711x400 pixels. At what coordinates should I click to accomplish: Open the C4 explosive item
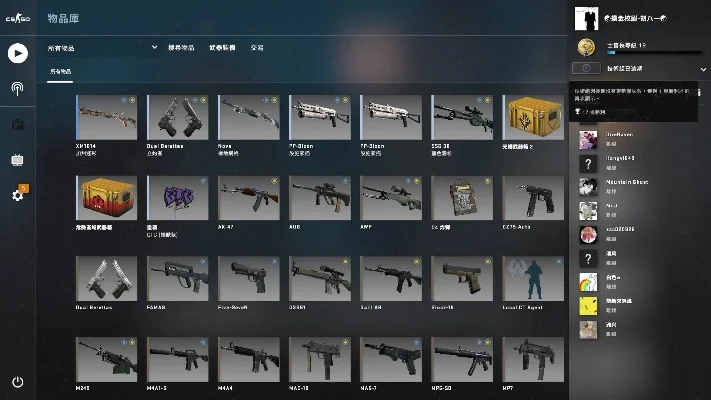pyautogui.click(x=460, y=200)
